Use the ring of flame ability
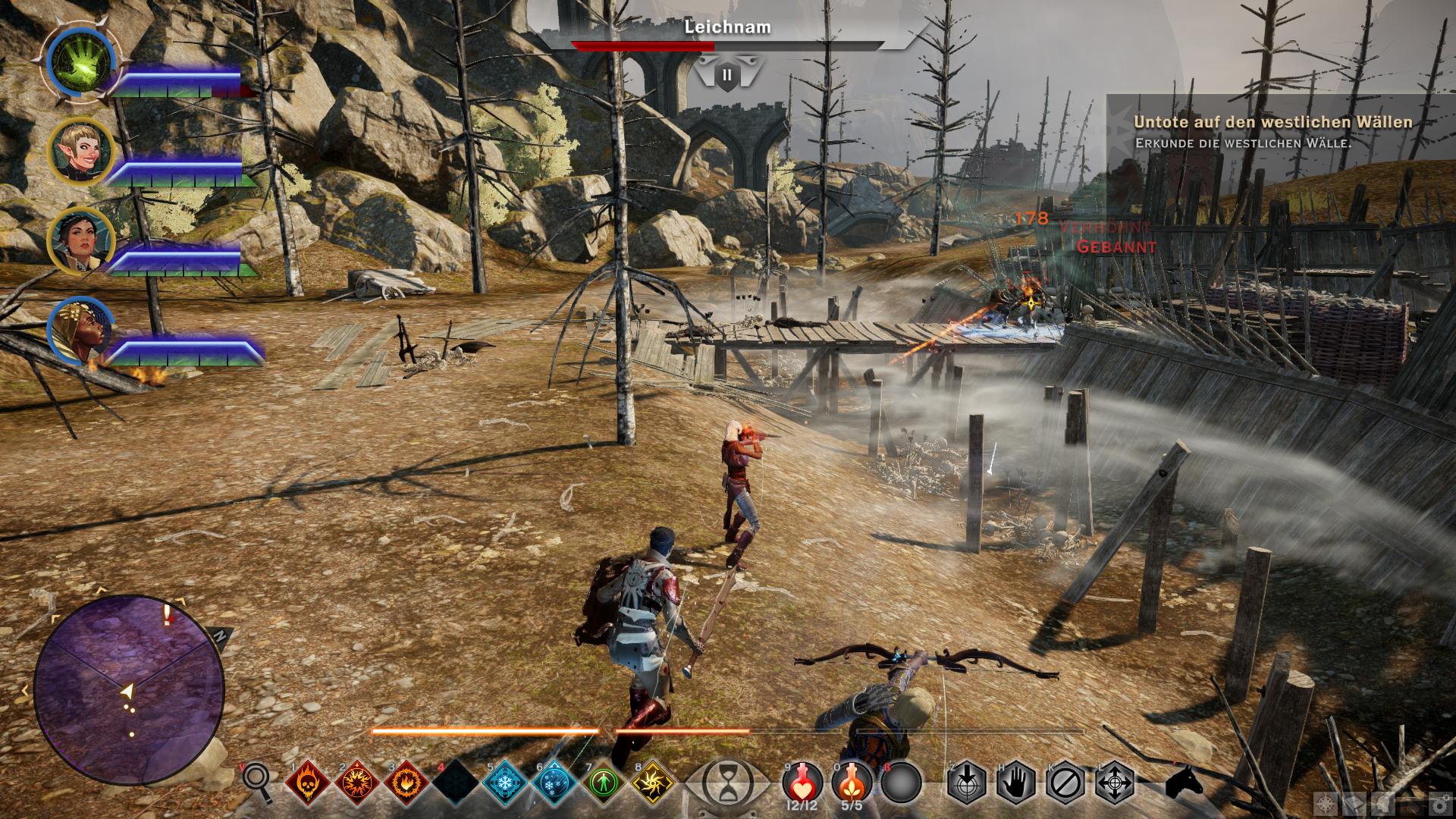This screenshot has width=1456, height=819. point(407,782)
